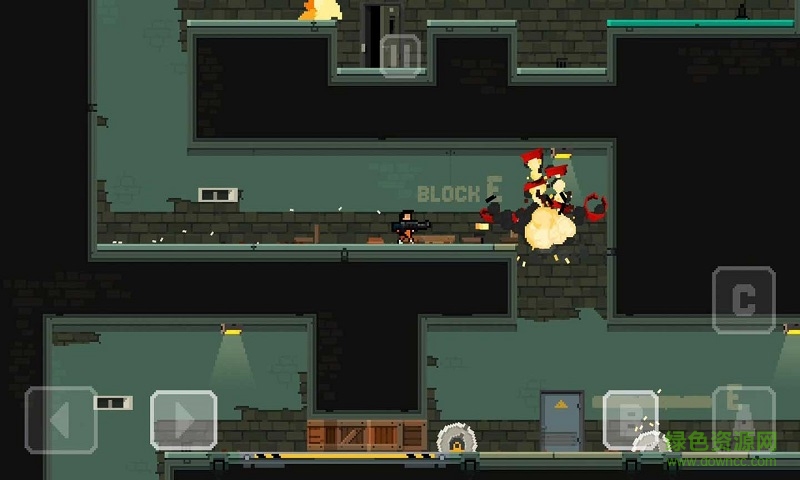Tap the right arrow move button
The height and width of the screenshot is (480, 800).
pyautogui.click(x=184, y=420)
